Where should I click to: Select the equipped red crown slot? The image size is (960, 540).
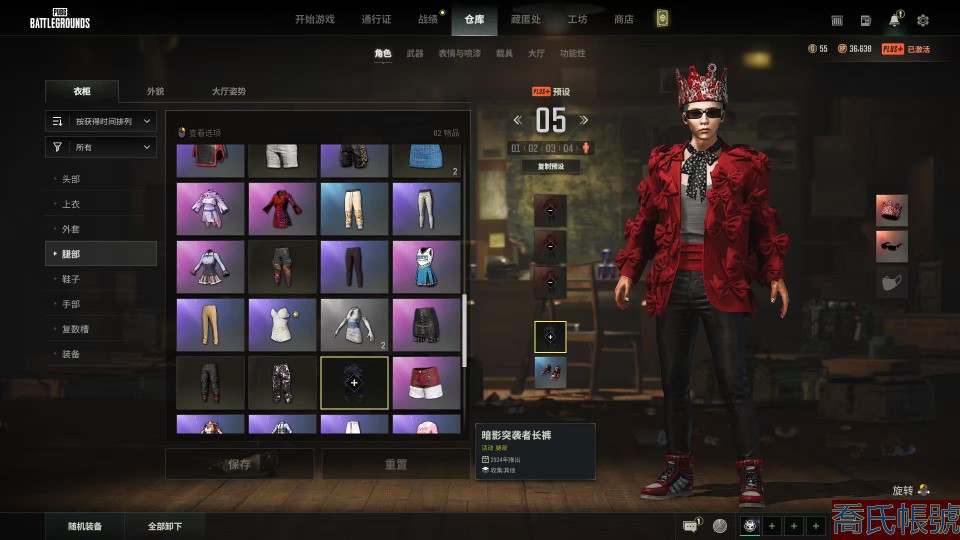point(892,210)
